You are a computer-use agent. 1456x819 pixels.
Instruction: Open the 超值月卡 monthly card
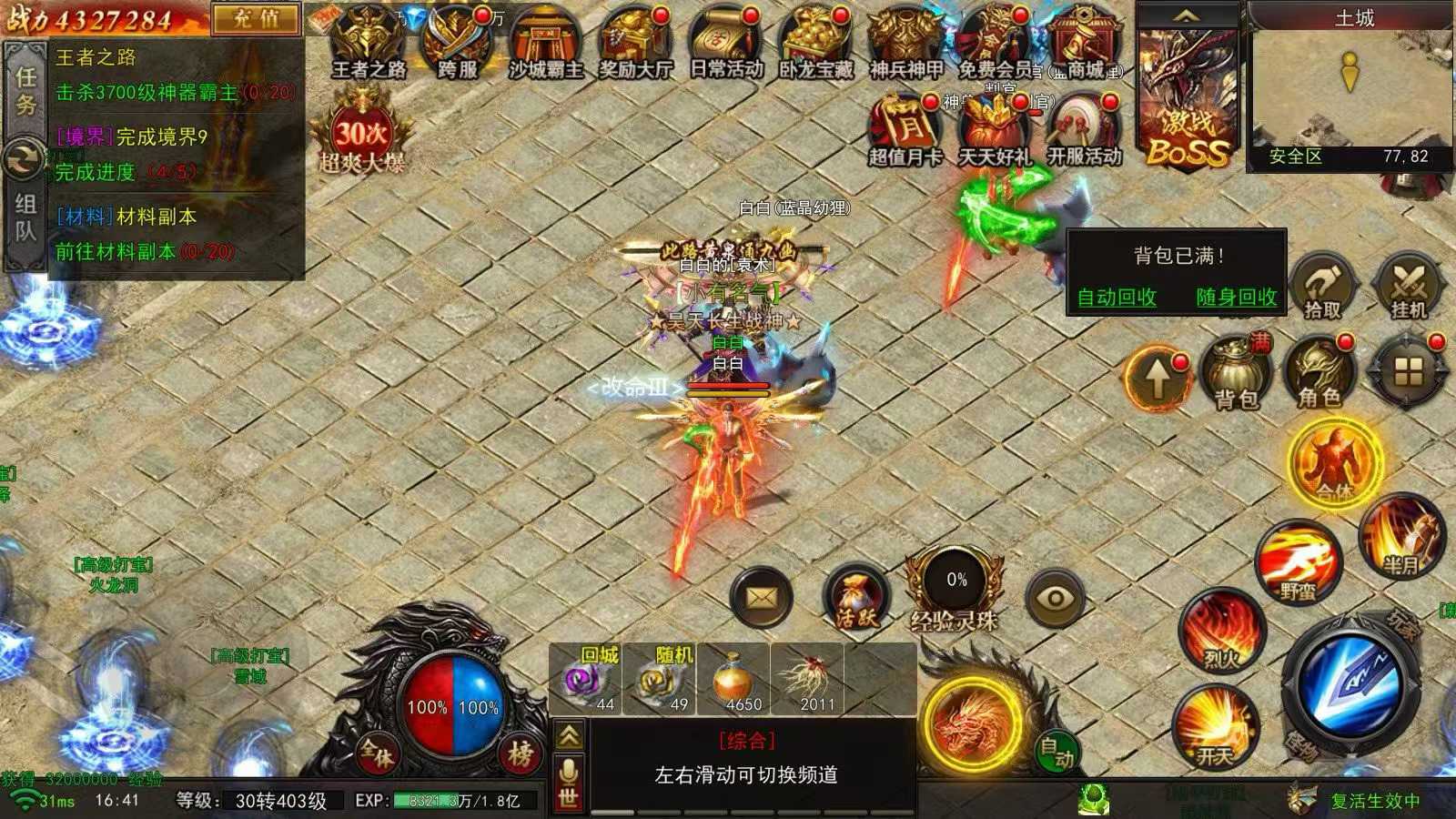905,130
